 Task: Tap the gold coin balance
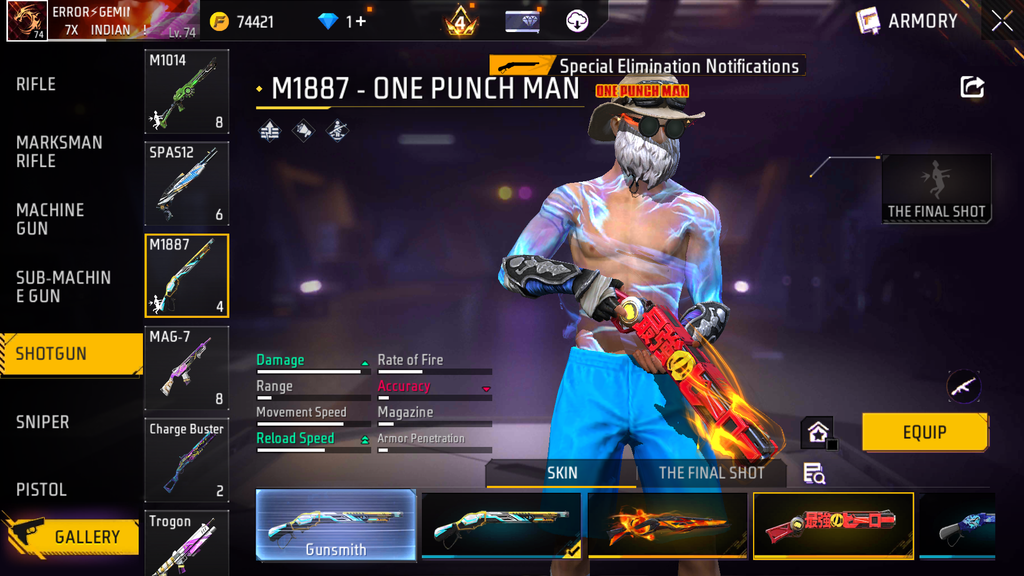tap(242, 21)
